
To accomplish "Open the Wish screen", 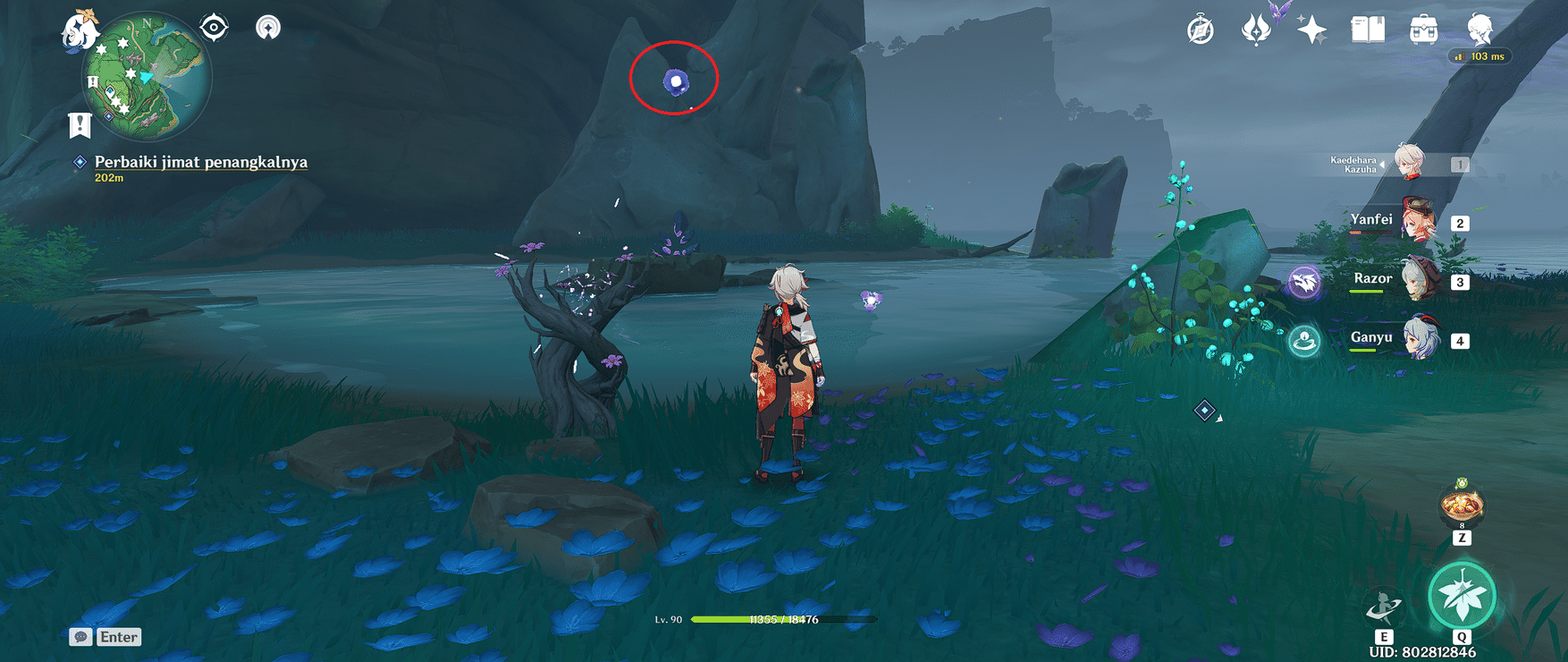I will click(1306, 31).
